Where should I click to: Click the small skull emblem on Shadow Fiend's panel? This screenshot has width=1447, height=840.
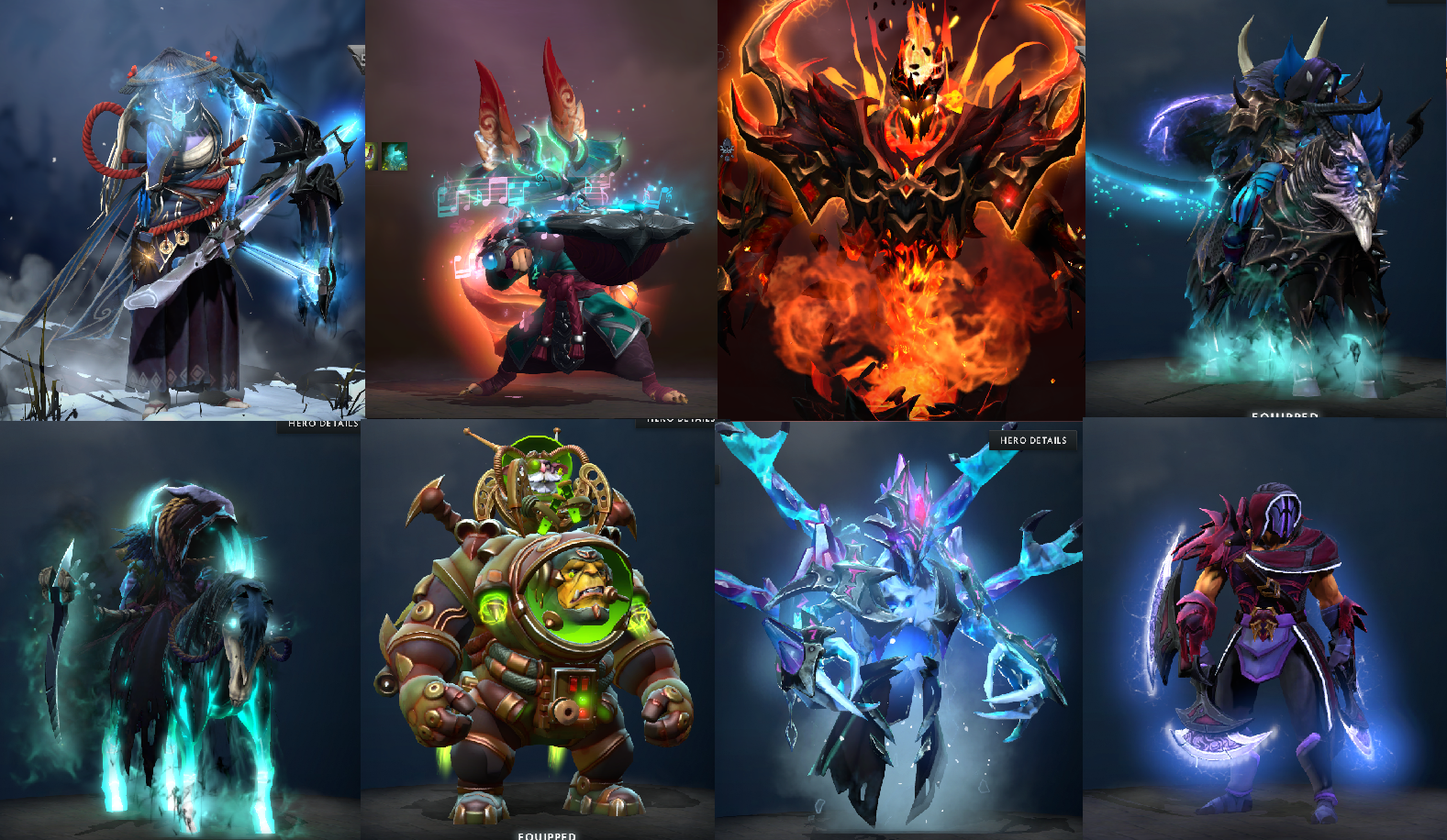click(728, 149)
